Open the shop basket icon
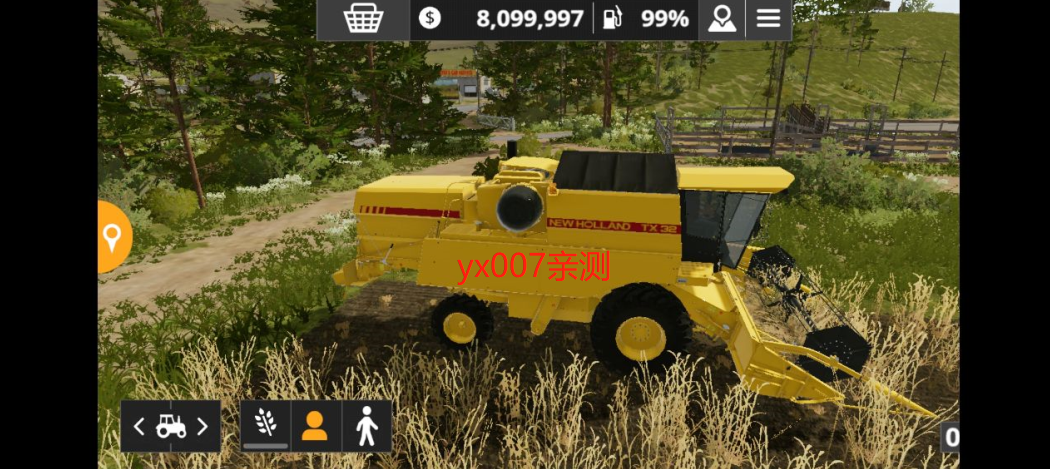Viewport: 1050px width, 469px height. coord(362,19)
